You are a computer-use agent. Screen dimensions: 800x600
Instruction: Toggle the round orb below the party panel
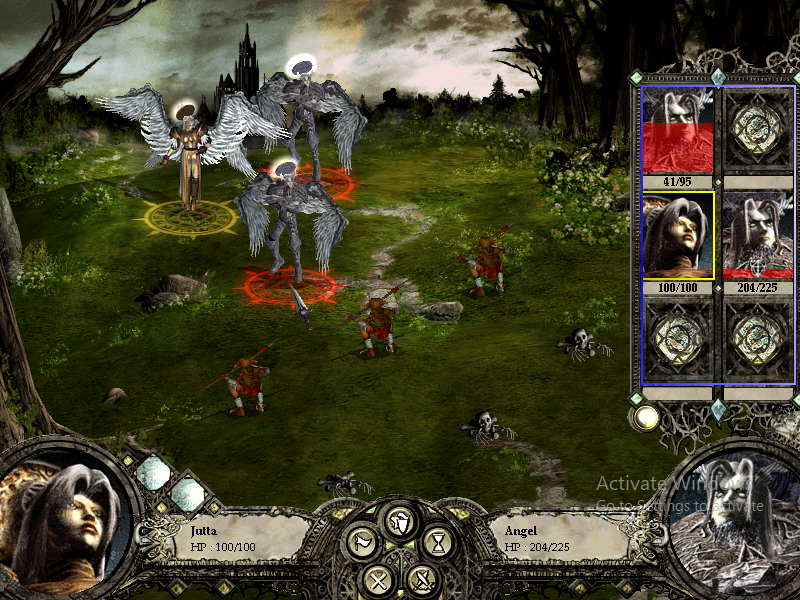coord(646,417)
